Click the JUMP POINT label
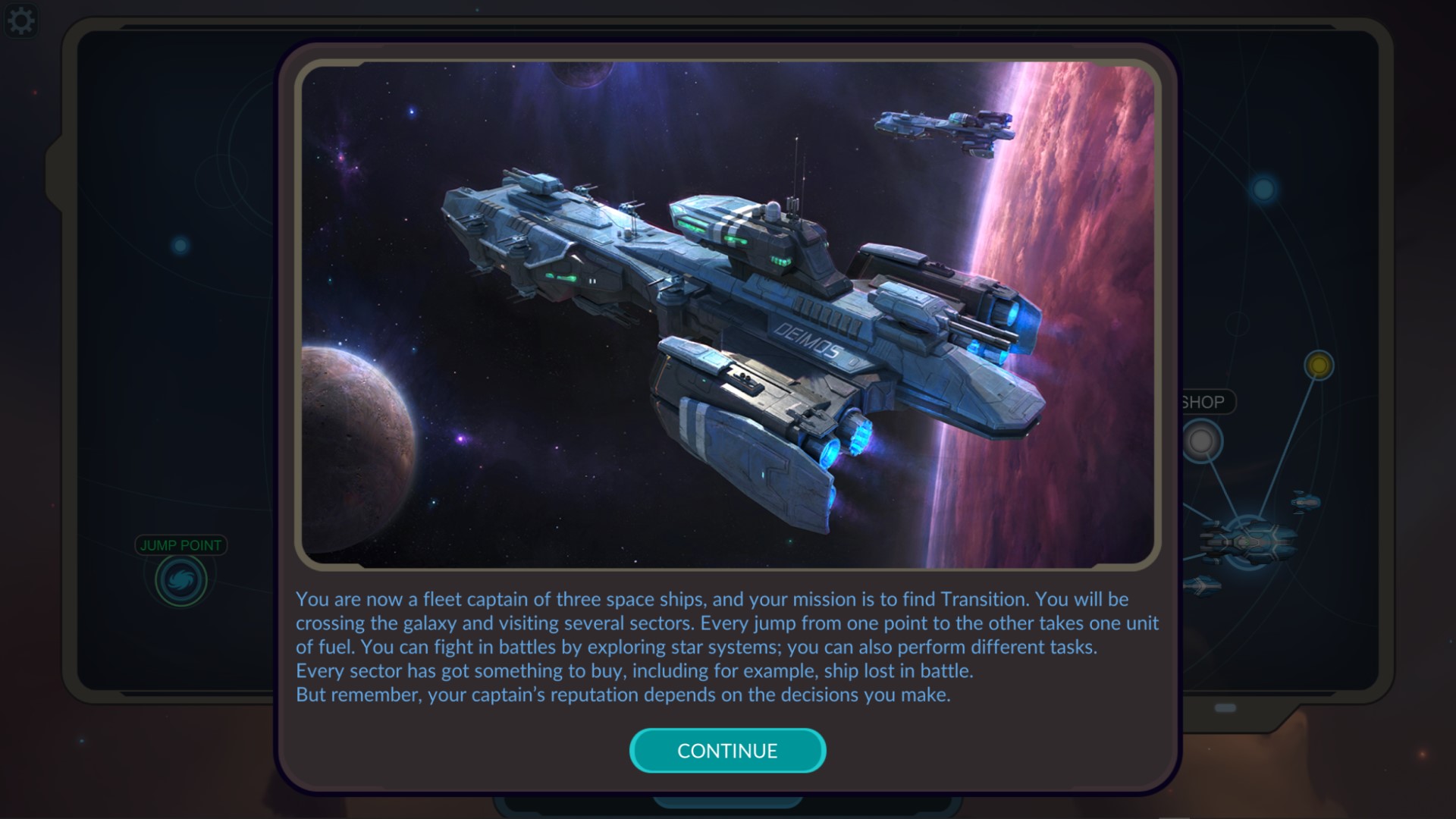This screenshot has width=1456, height=819. coord(180,544)
